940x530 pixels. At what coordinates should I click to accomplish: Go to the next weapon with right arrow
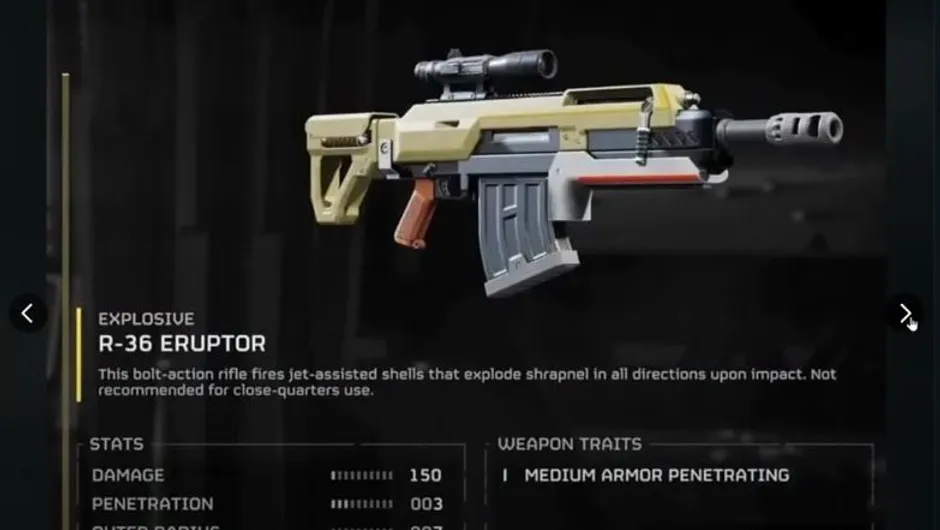pyautogui.click(x=905, y=314)
